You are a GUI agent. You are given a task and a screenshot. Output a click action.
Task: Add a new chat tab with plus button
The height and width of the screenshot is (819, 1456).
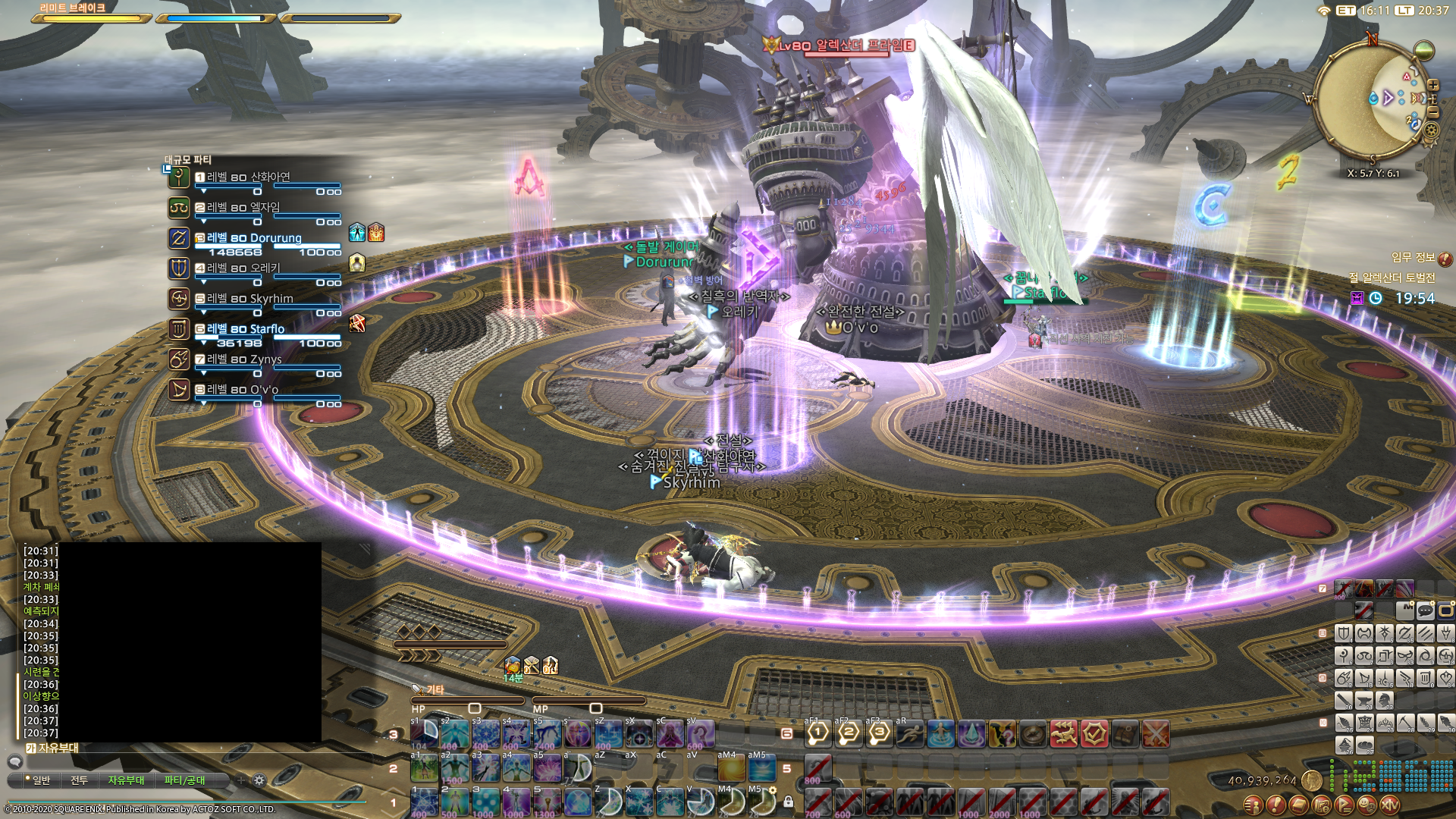241,780
